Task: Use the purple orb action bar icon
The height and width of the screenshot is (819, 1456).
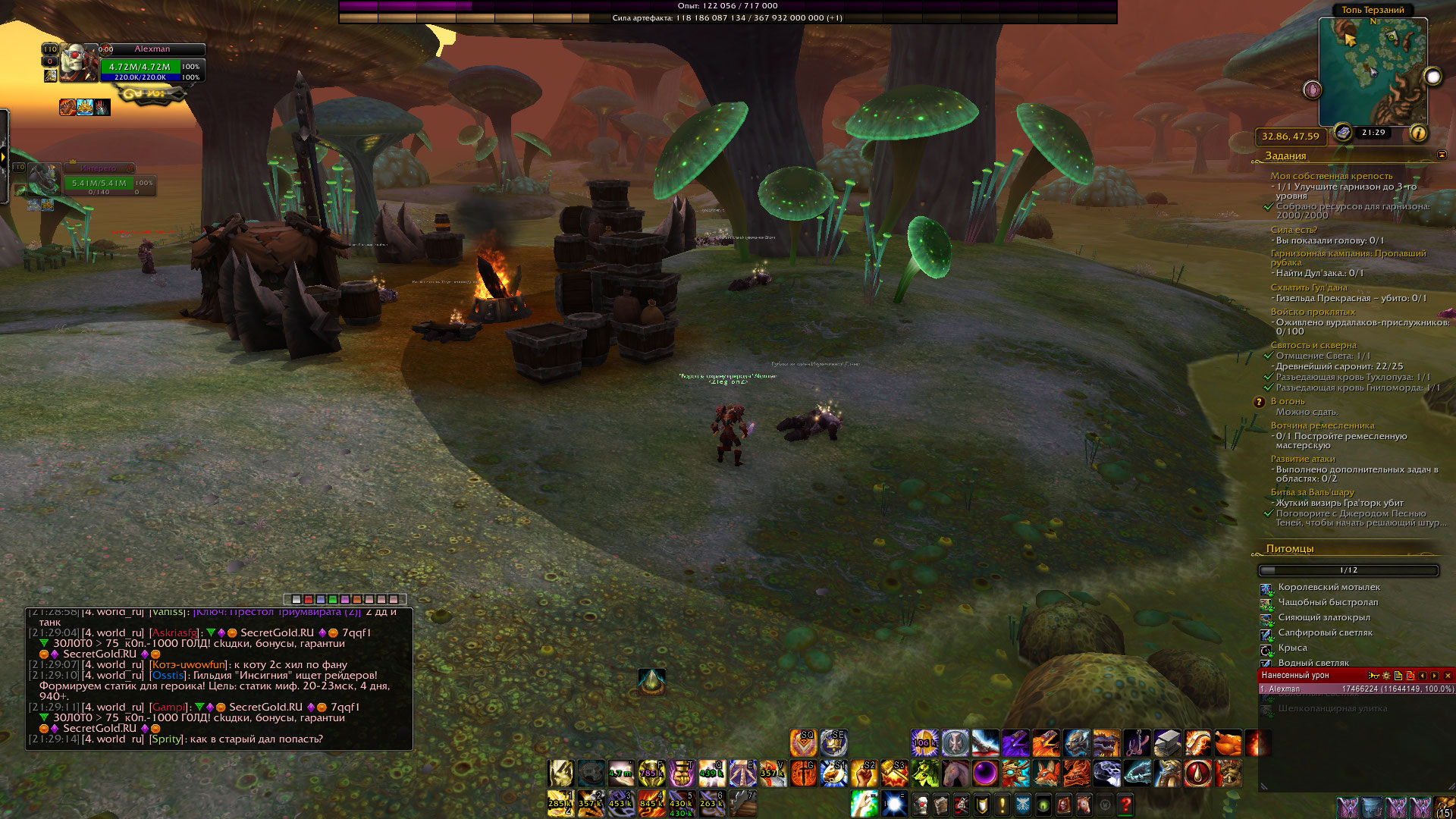Action: (985, 773)
